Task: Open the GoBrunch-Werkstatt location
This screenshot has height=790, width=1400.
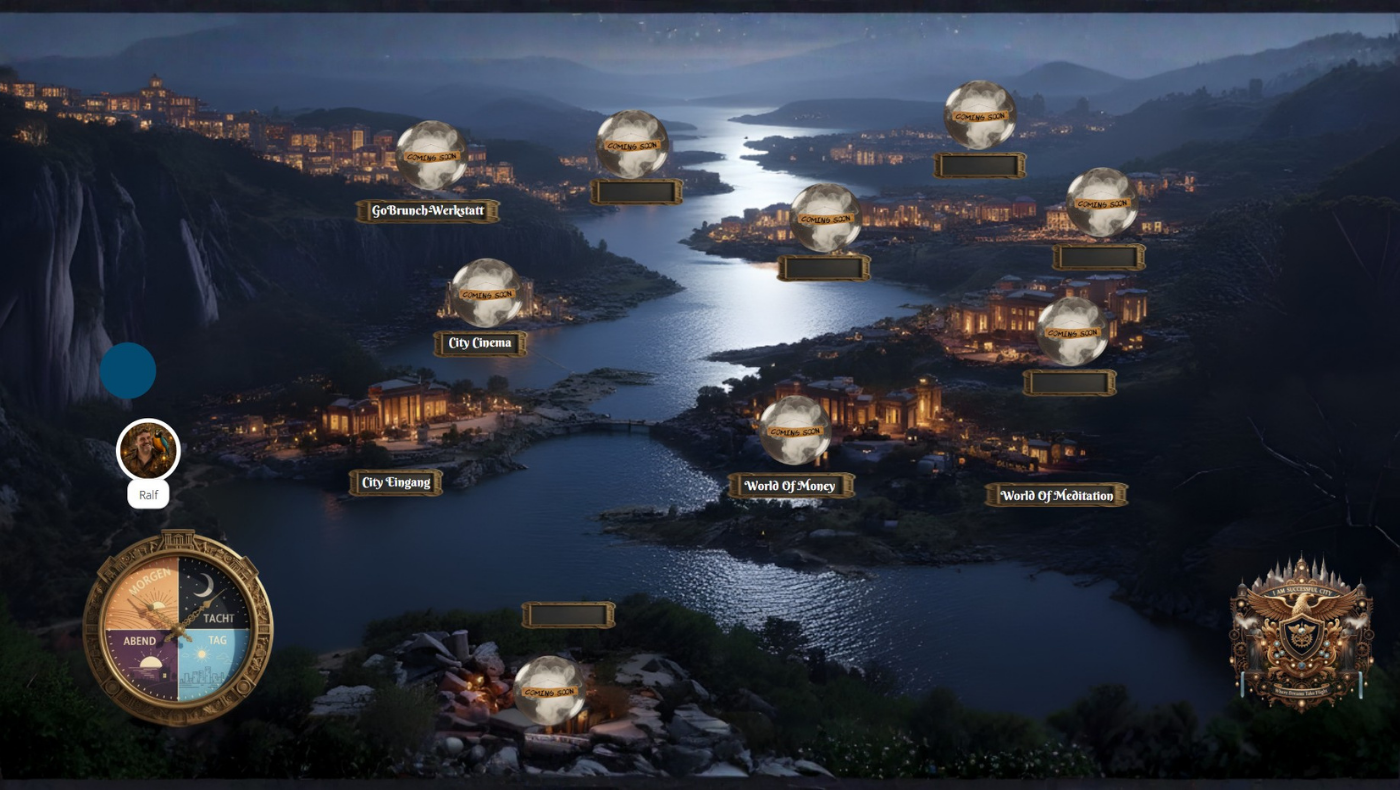Action: 427,211
